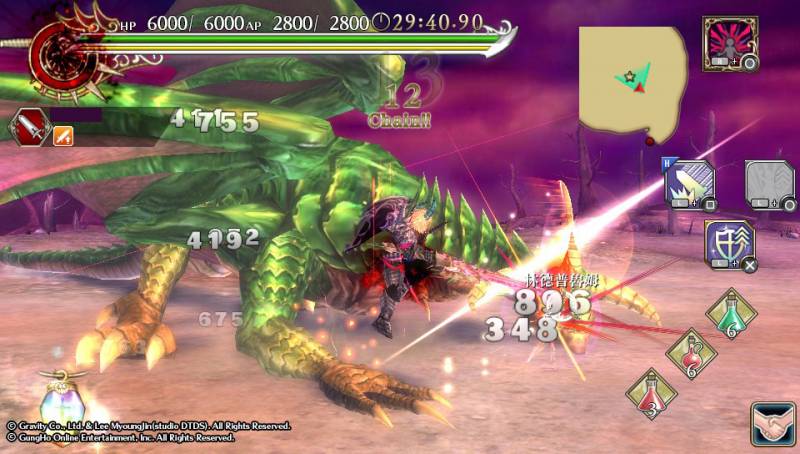The image size is (800, 454).
Task: Select the grey greyed-out skill slot
Action: [768, 186]
